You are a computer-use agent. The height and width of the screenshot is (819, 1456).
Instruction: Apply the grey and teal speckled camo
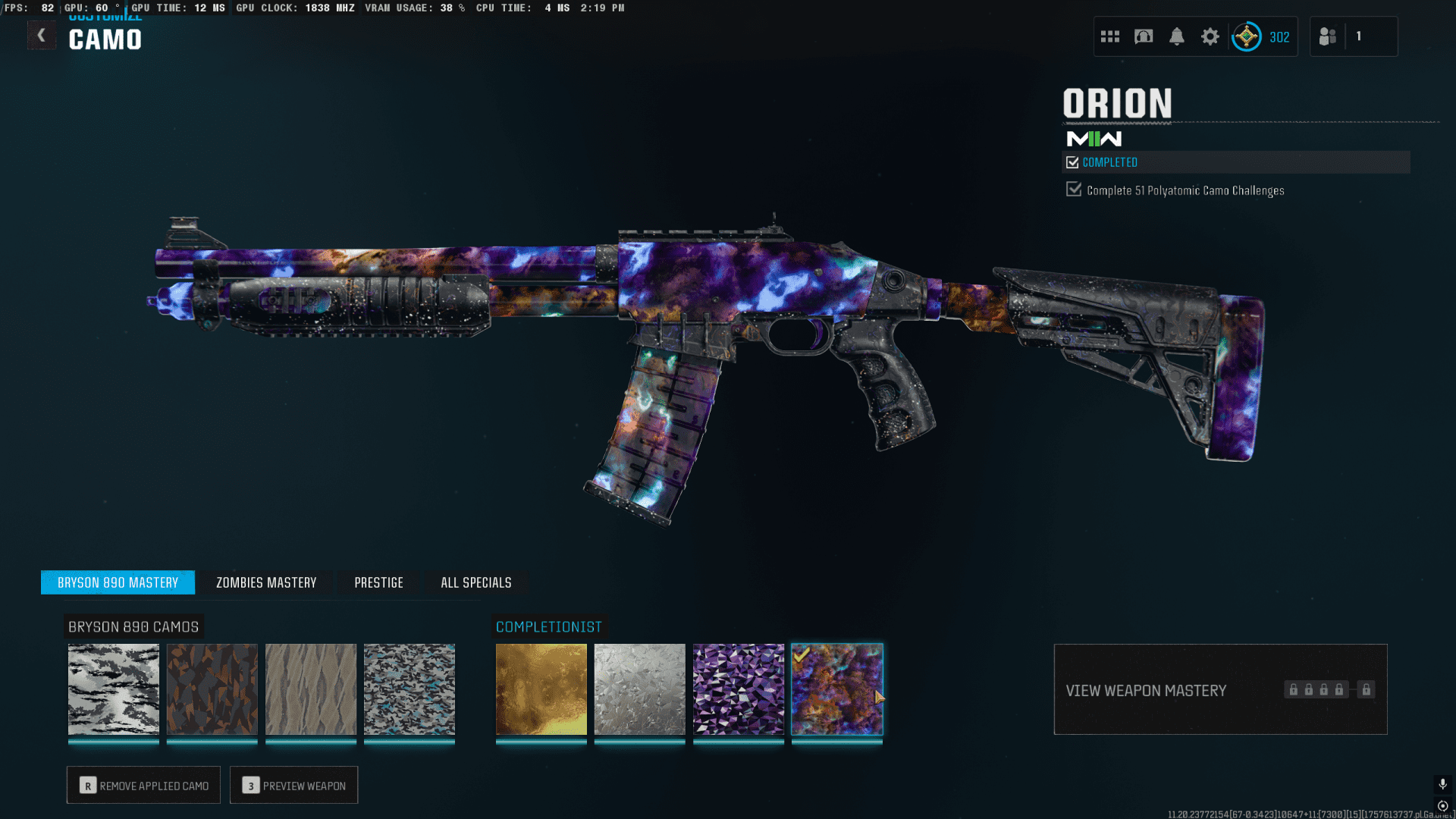point(409,689)
